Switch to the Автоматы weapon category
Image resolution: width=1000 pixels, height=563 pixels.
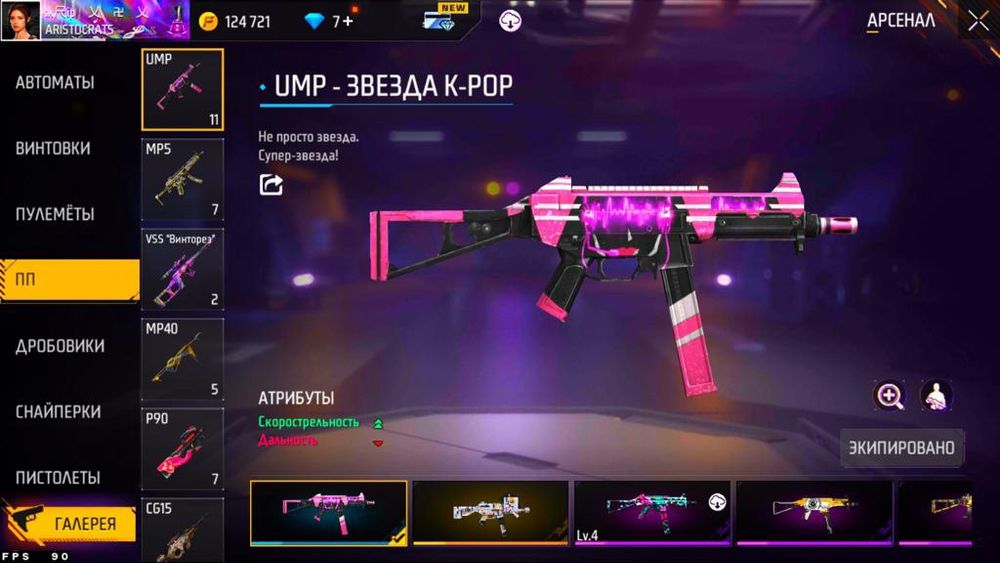[x=55, y=83]
